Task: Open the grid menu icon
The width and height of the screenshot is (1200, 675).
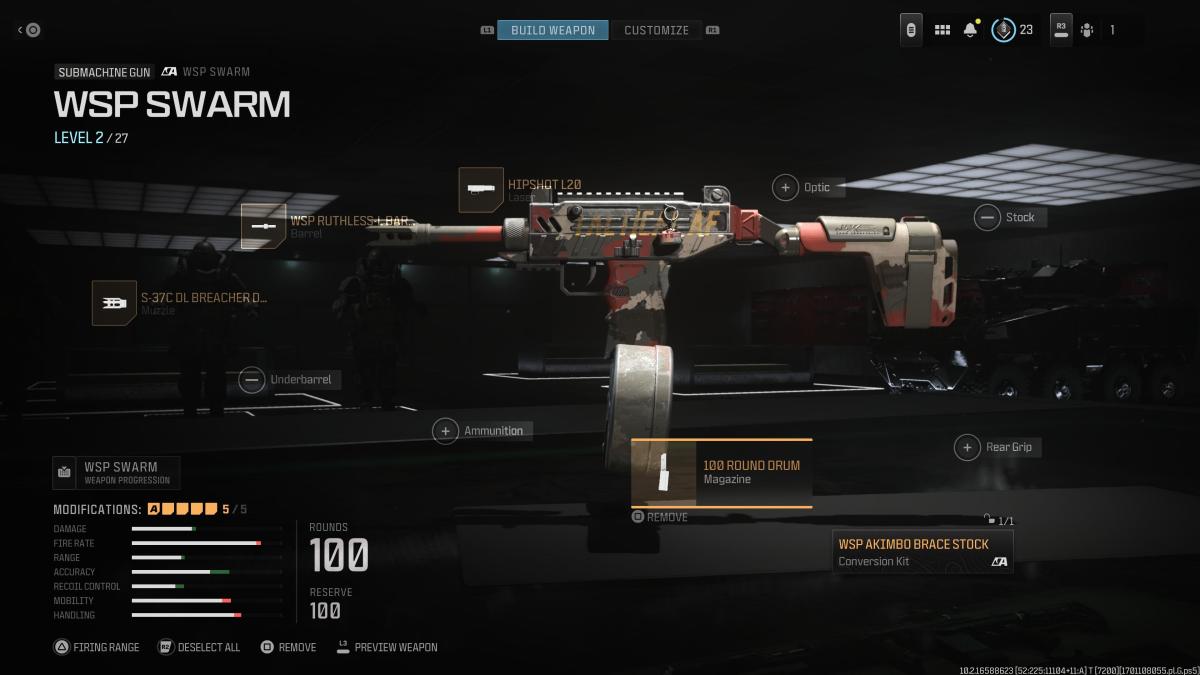Action: tap(942, 30)
